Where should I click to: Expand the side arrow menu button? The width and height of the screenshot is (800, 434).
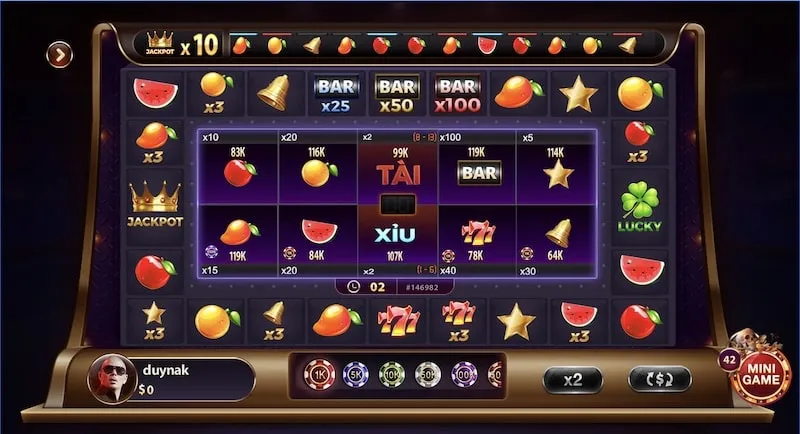pos(61,55)
